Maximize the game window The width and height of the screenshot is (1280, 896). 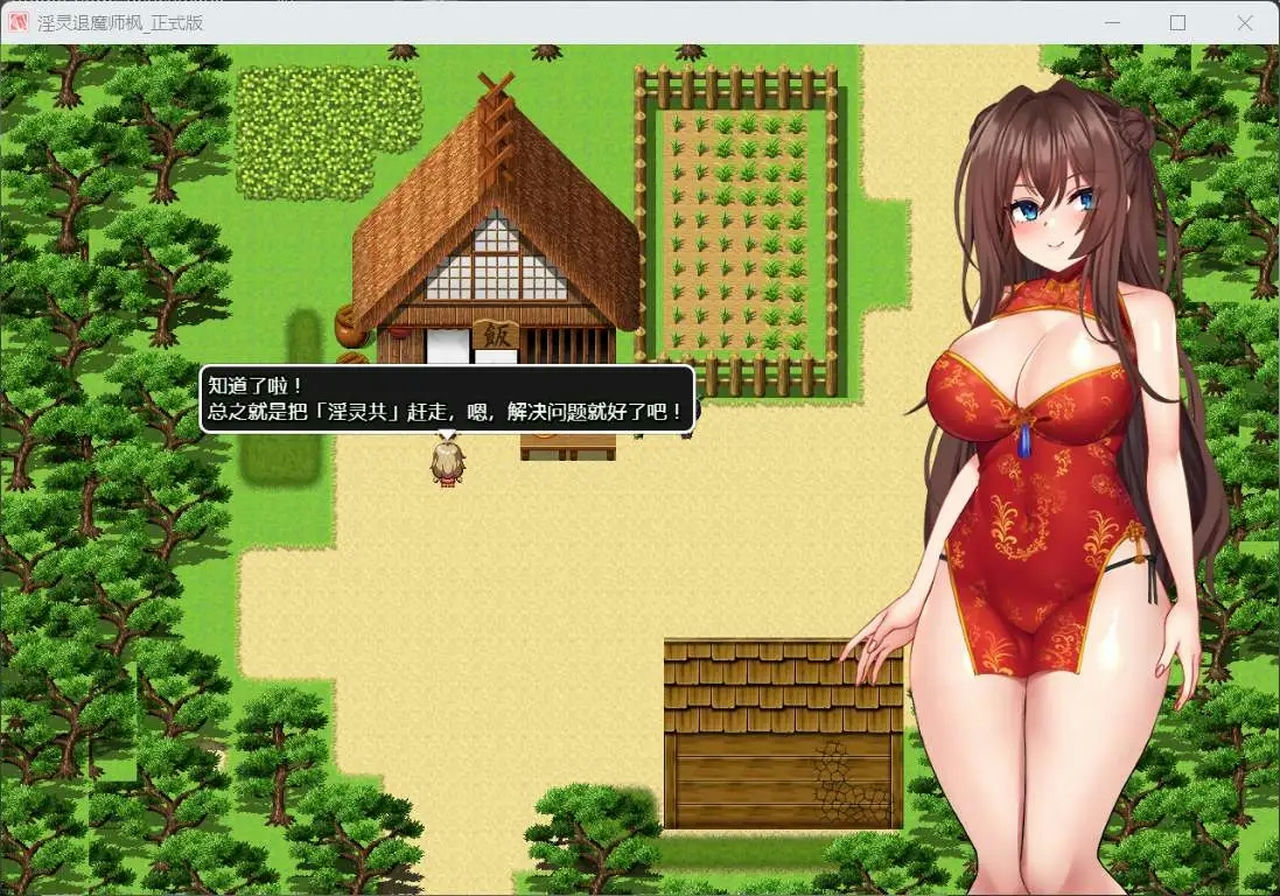point(1179,21)
